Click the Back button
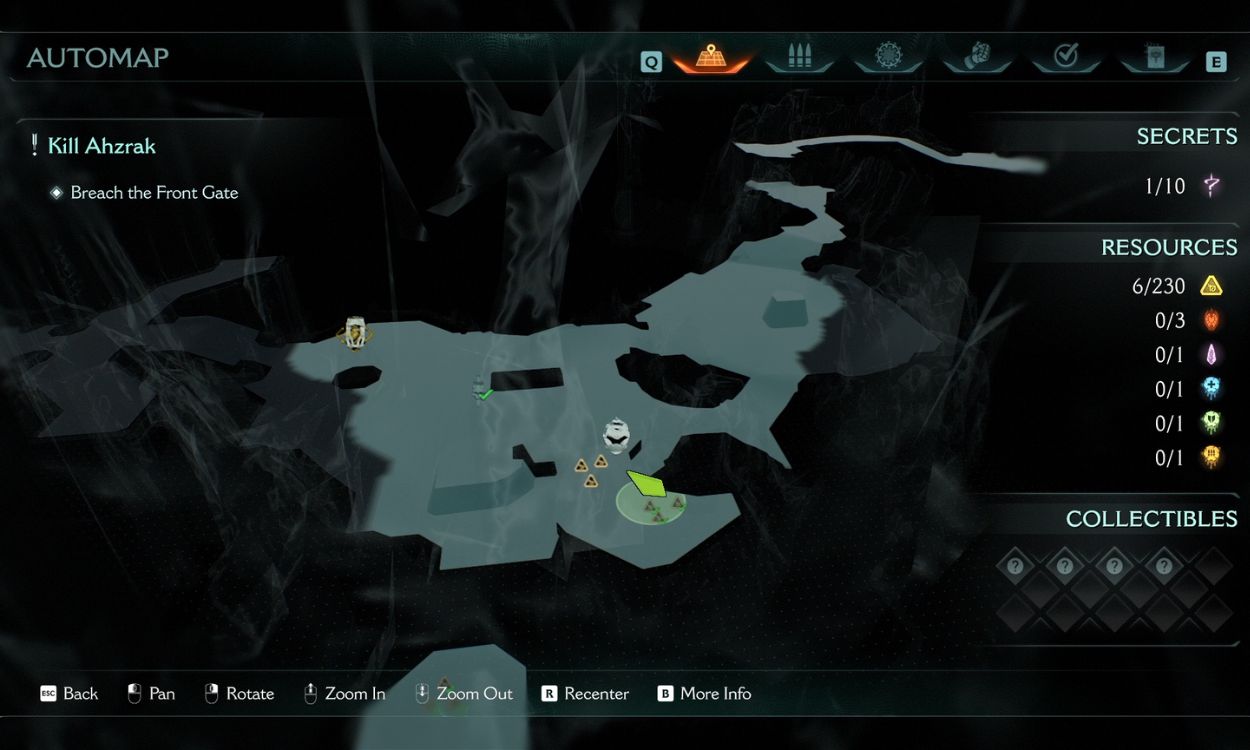1250x750 pixels. (x=69, y=694)
